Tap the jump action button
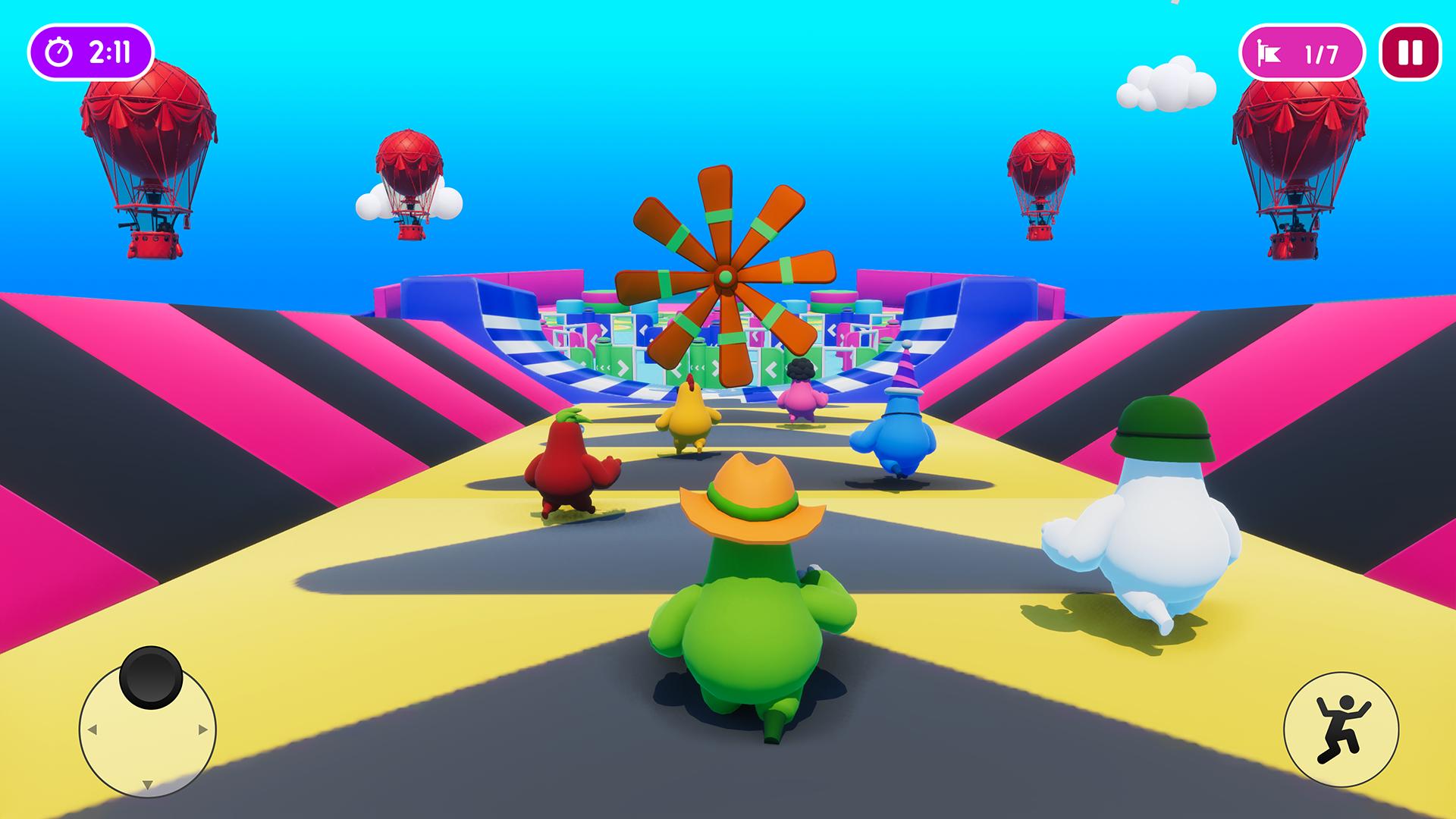Screen dimensions: 1456x819 click(x=1341, y=730)
